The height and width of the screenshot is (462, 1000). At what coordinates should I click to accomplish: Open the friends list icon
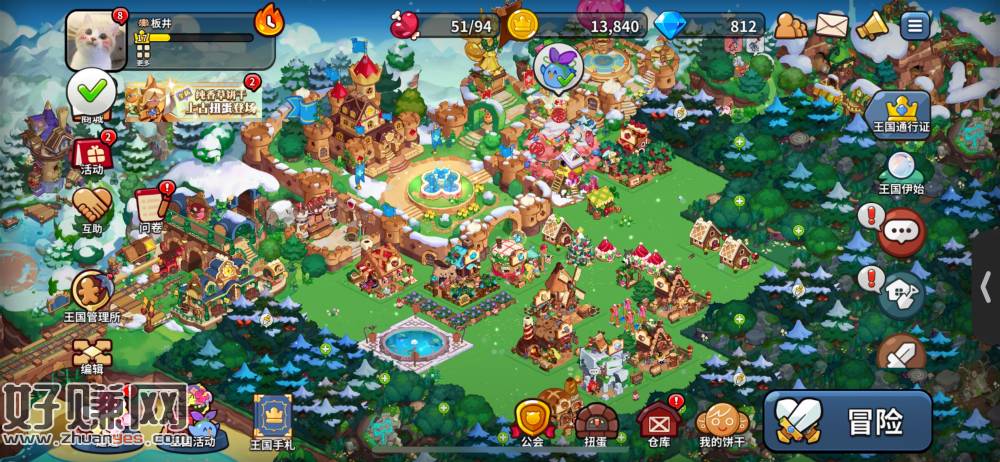(790, 25)
